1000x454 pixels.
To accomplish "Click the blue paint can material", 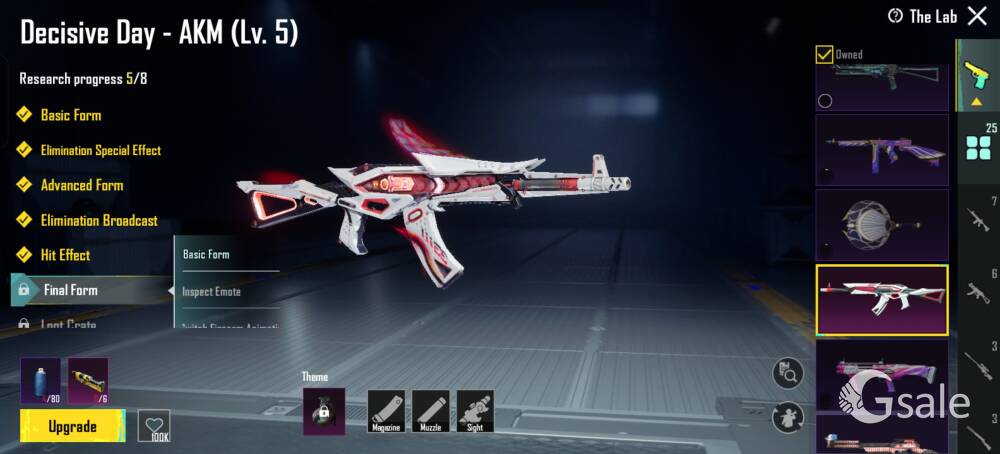I will click(x=40, y=380).
